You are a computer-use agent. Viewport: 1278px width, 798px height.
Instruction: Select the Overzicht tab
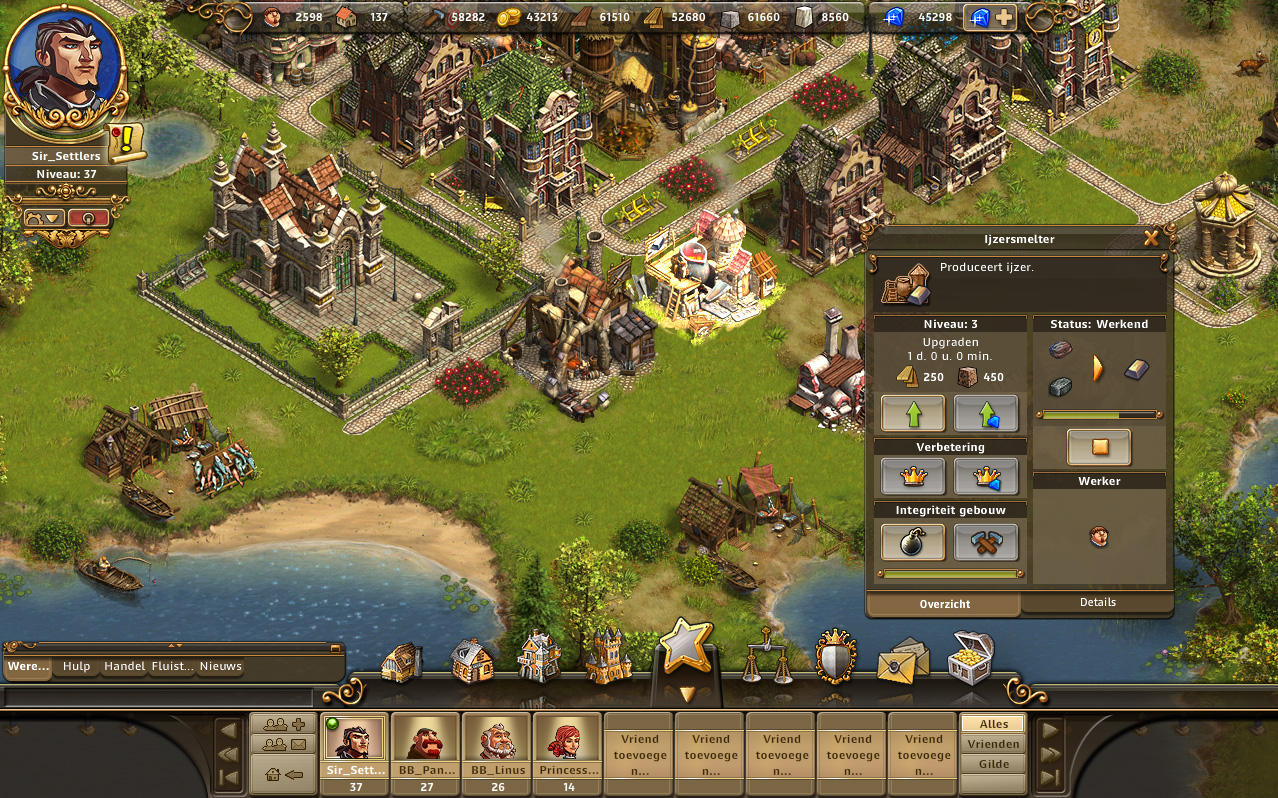coord(943,604)
